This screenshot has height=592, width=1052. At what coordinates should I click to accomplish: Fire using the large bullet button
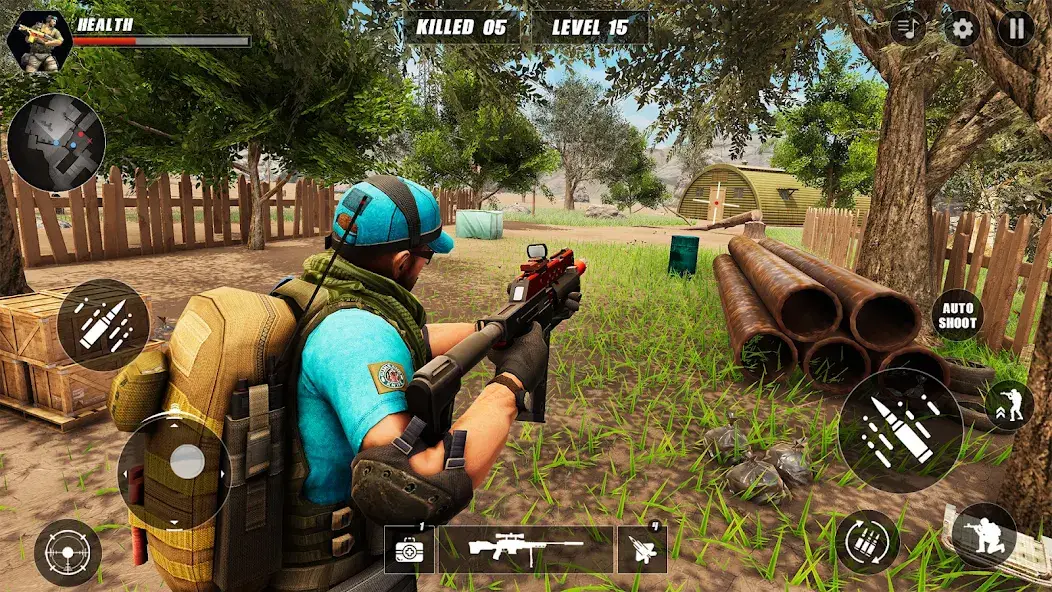point(900,430)
